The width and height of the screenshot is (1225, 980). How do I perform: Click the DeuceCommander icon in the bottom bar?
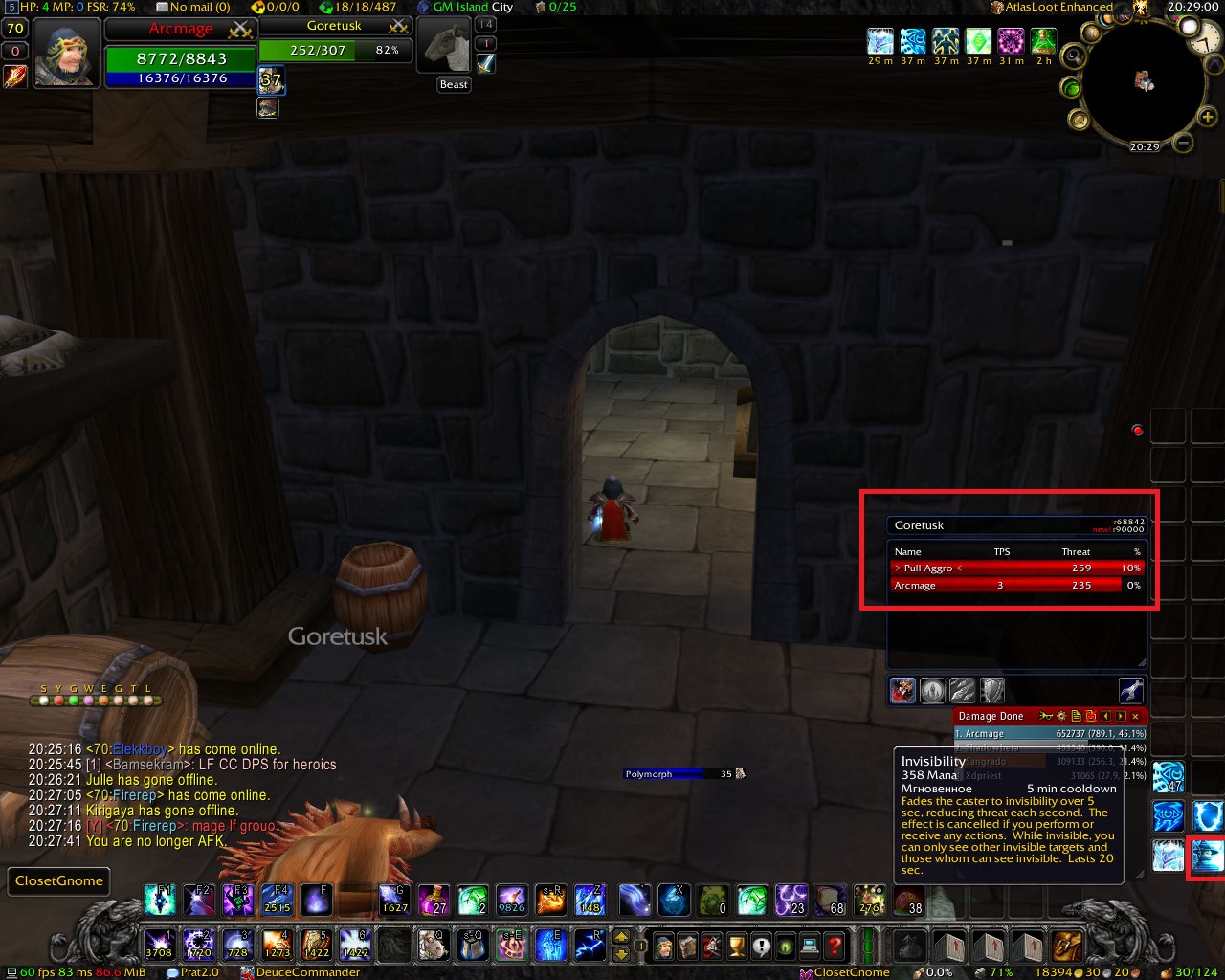pyautogui.click(x=247, y=971)
